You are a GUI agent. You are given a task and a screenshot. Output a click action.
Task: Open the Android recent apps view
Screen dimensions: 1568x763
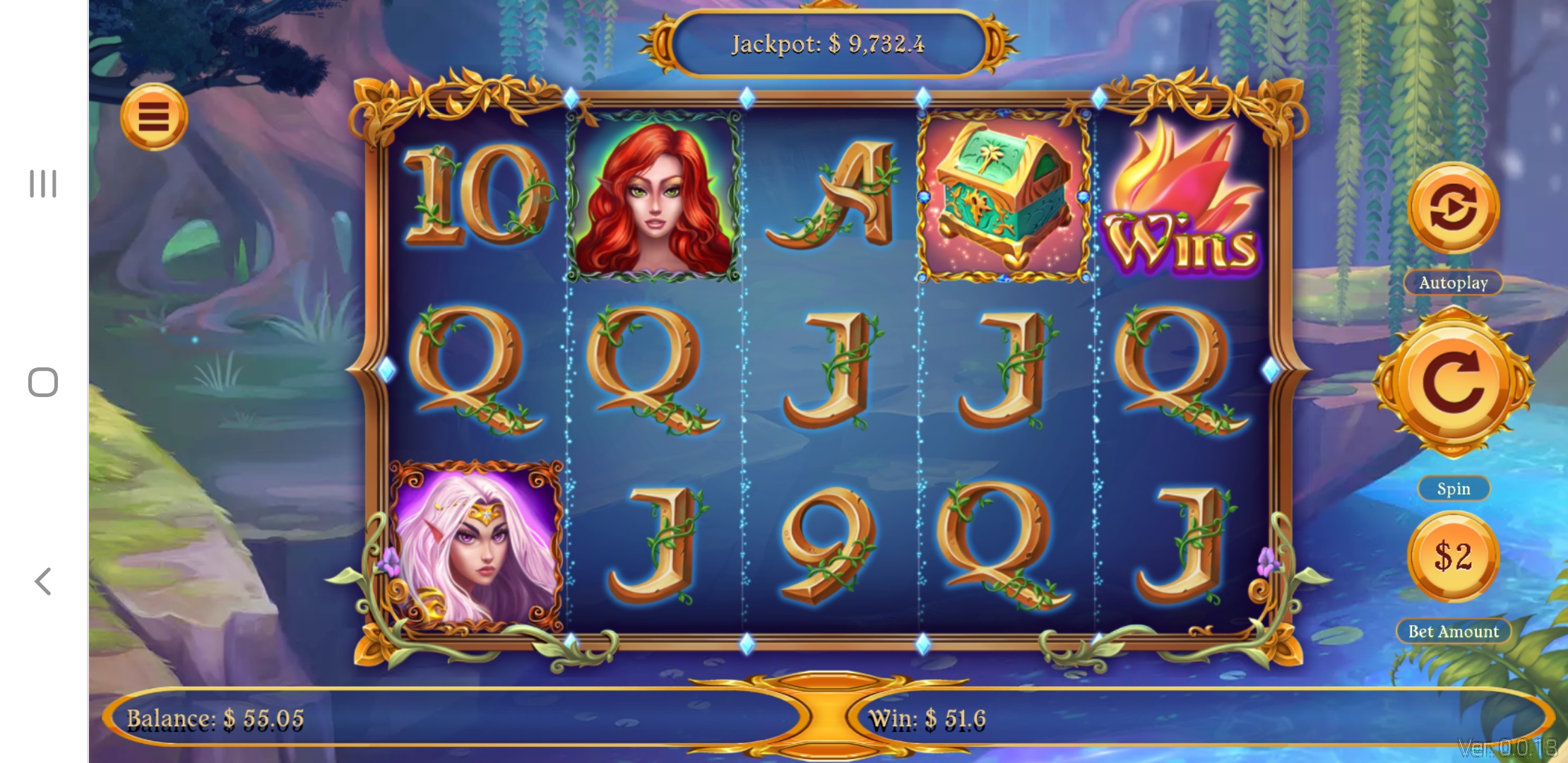[x=43, y=184]
